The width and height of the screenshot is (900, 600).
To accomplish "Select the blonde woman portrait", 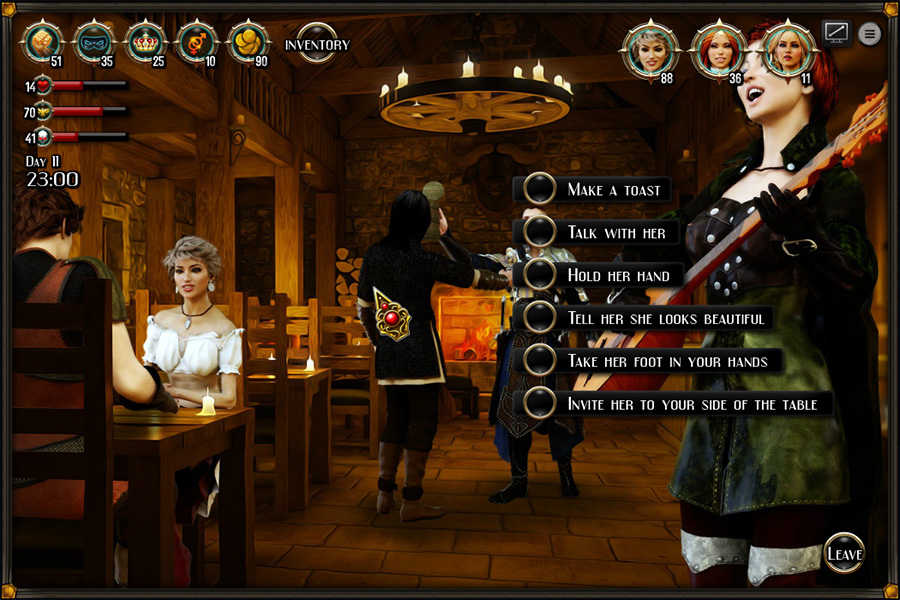I will point(789,48).
